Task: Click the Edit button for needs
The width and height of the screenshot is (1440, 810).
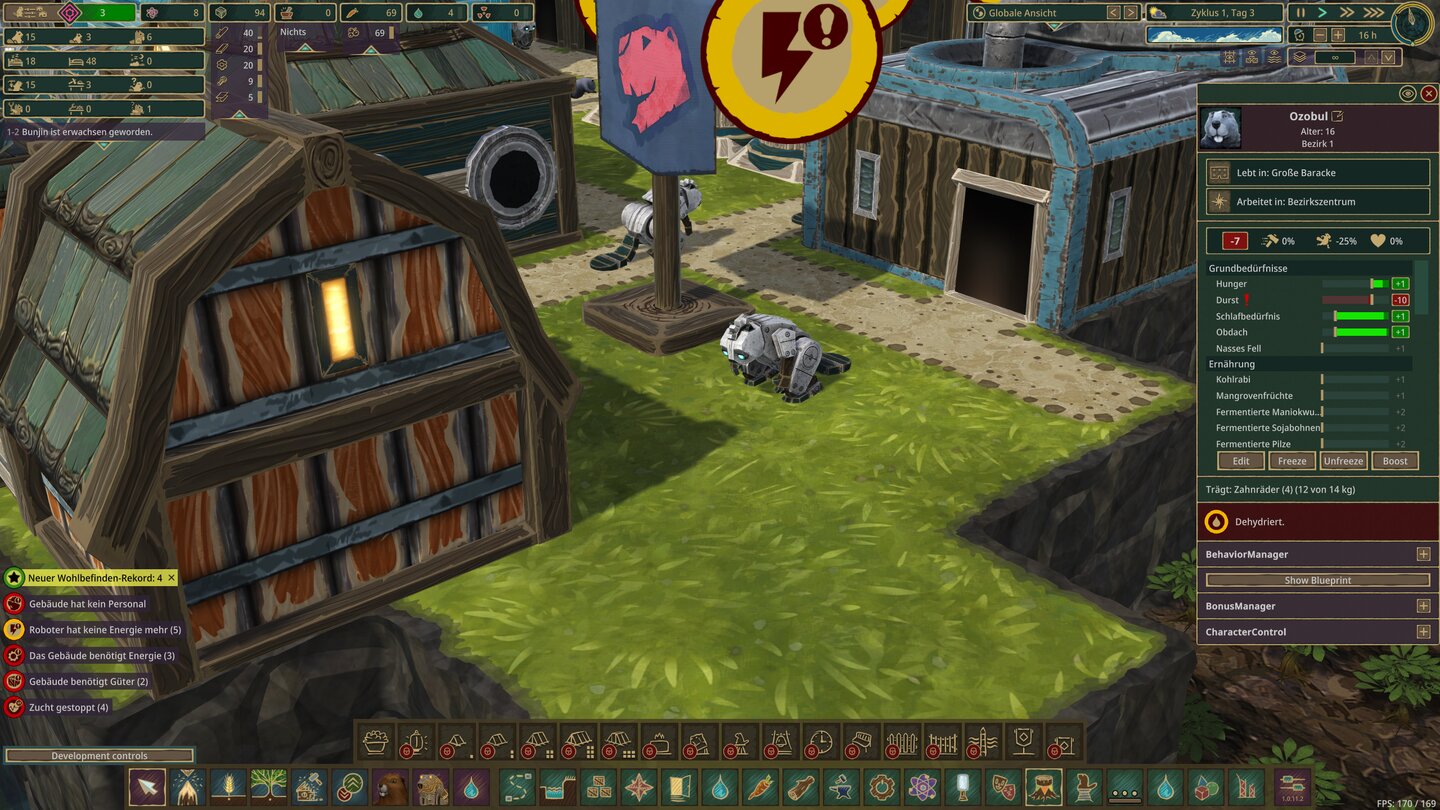Action: point(1241,461)
